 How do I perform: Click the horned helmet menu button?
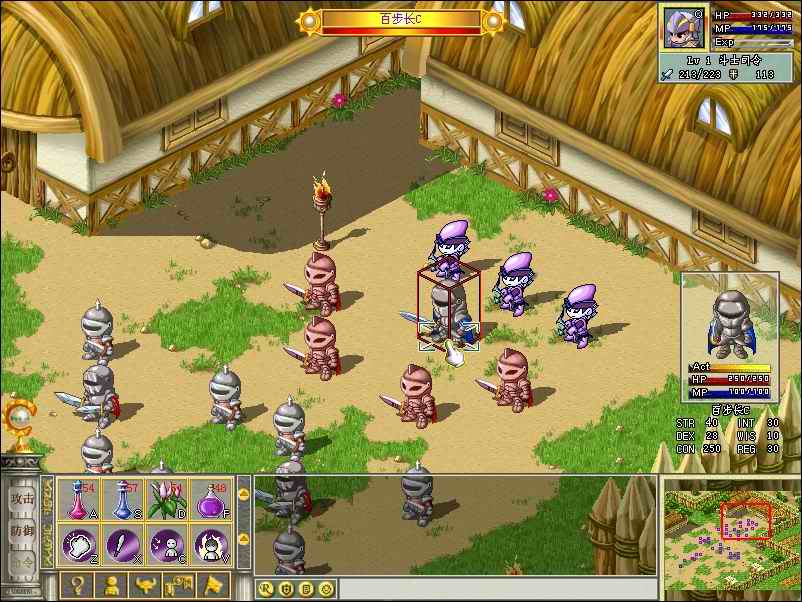(x=146, y=585)
